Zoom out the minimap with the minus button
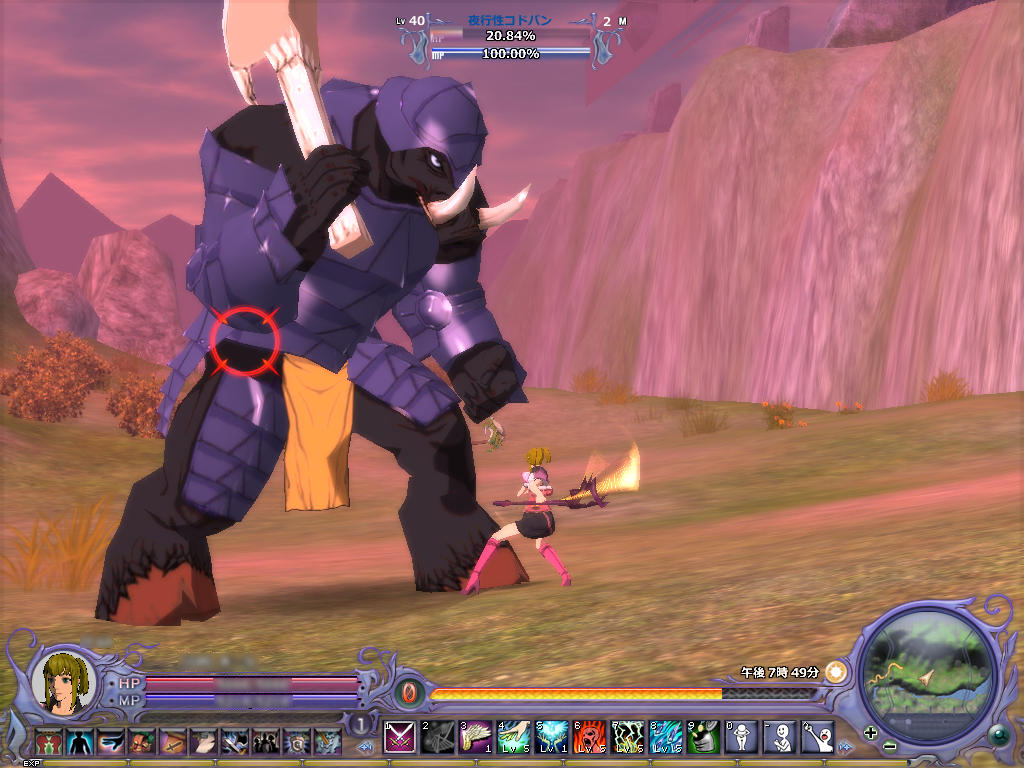 pyautogui.click(x=889, y=747)
